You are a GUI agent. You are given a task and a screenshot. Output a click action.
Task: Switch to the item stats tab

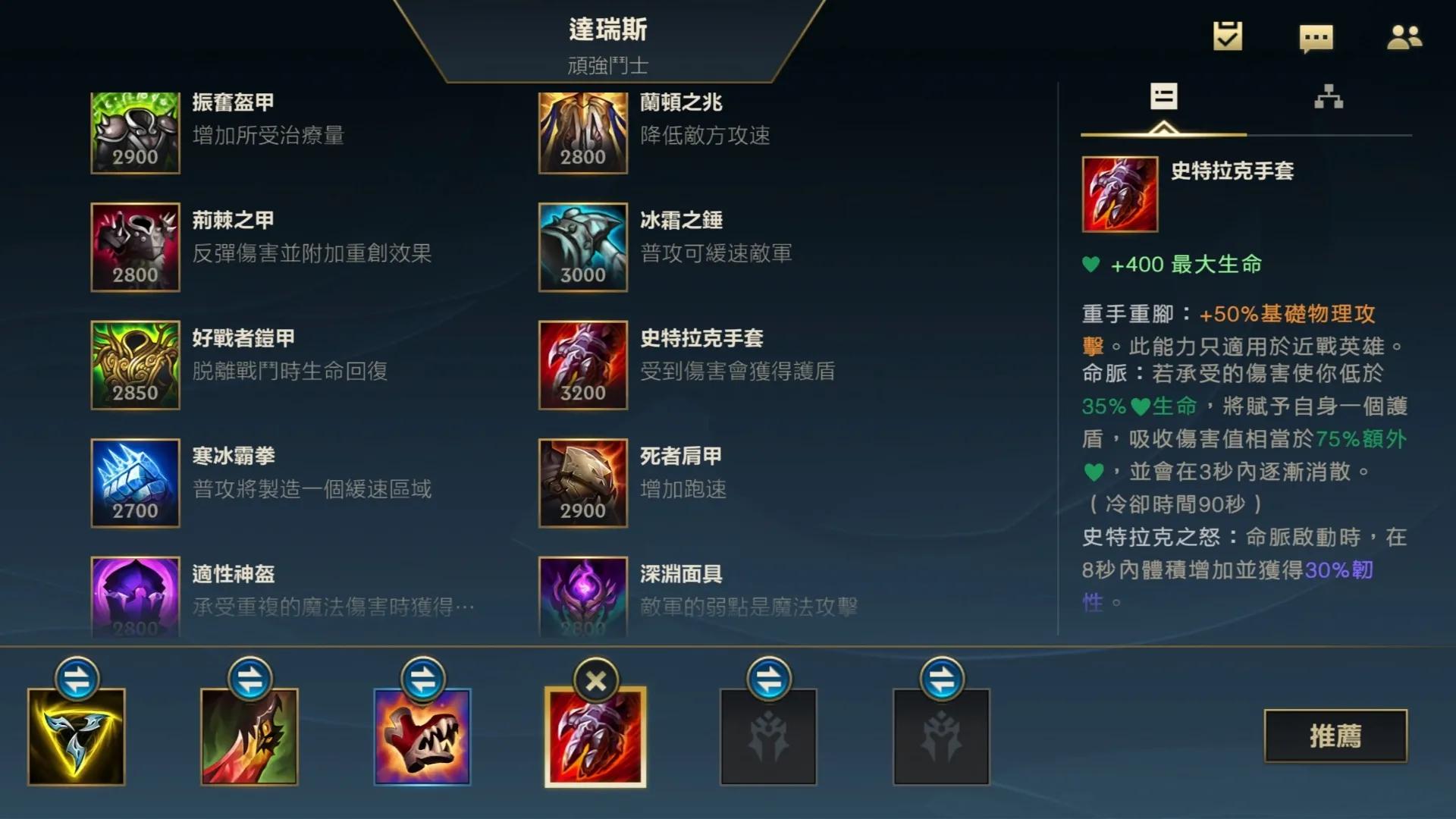point(1165,97)
